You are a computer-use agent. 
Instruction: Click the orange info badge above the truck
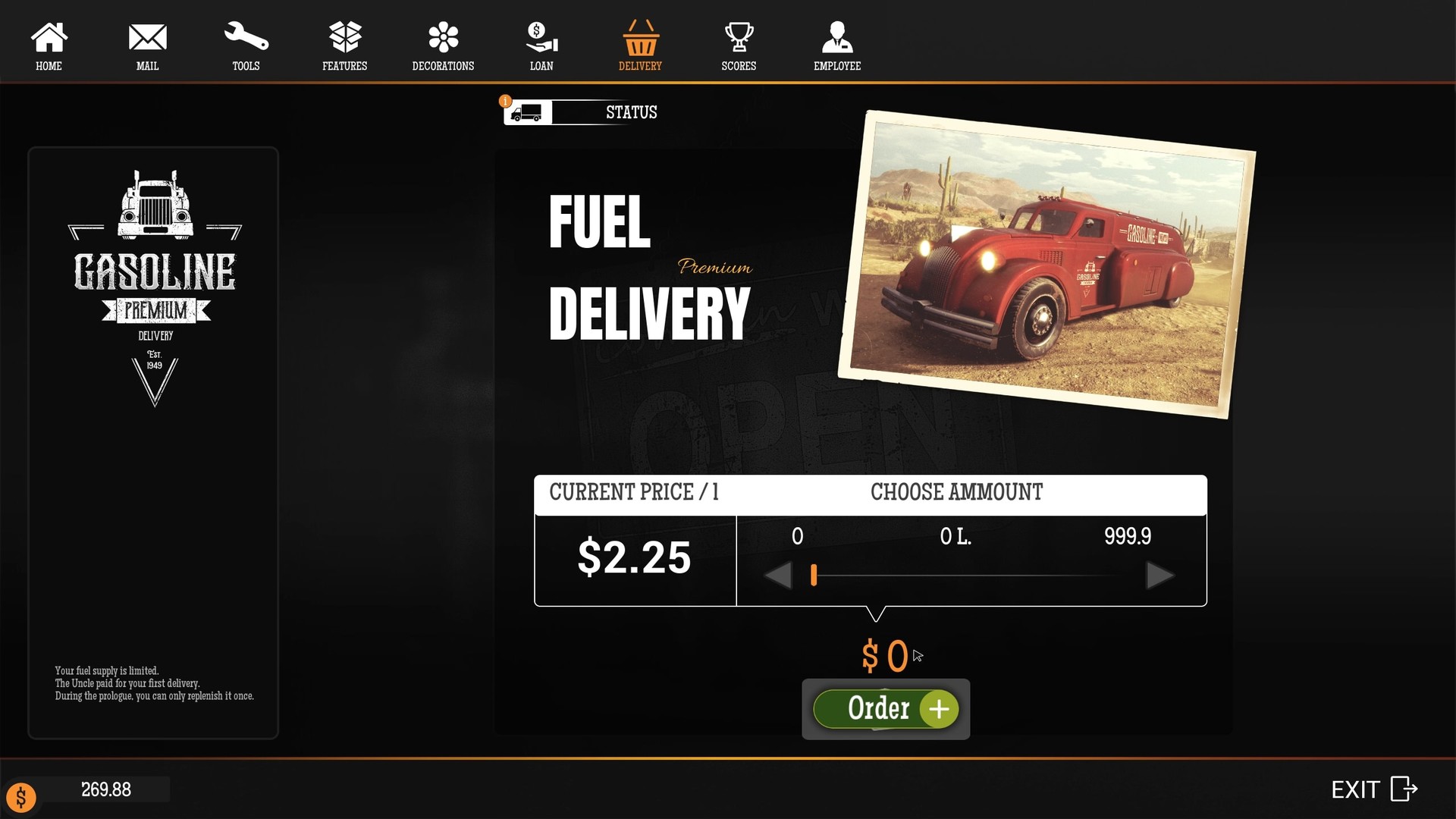point(505,99)
